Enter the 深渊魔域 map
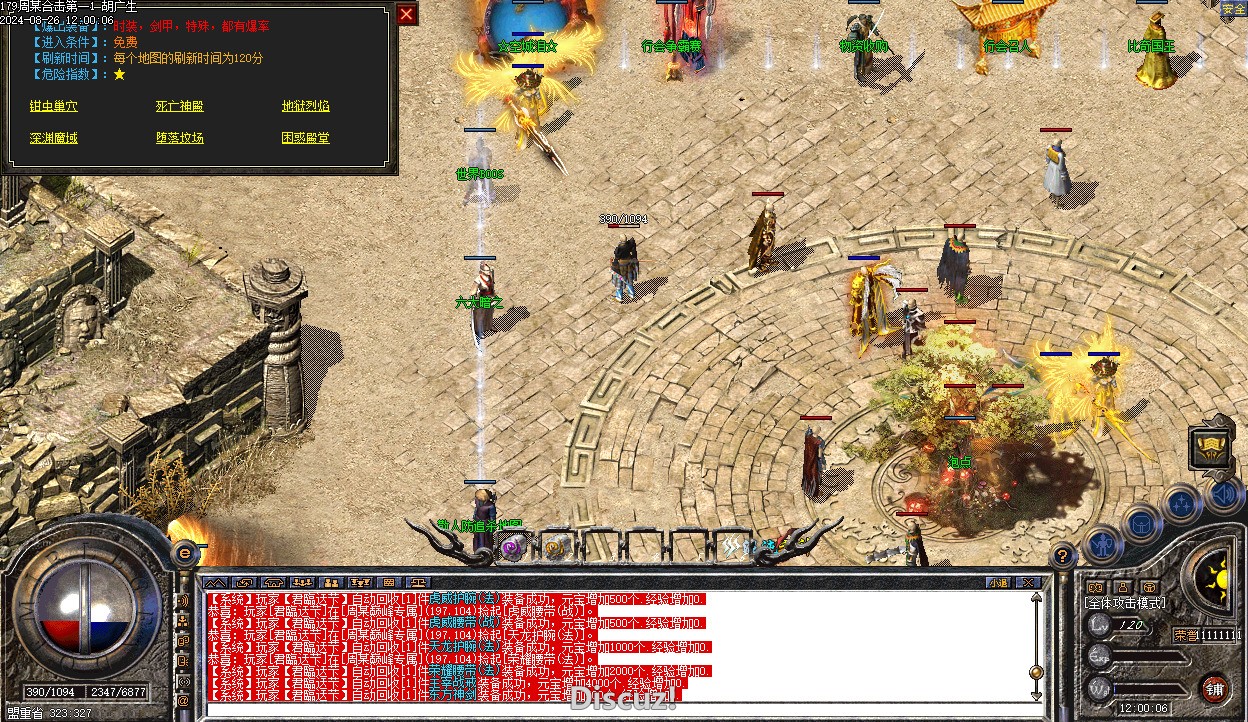Viewport: 1248px width, 722px height. tap(53, 138)
